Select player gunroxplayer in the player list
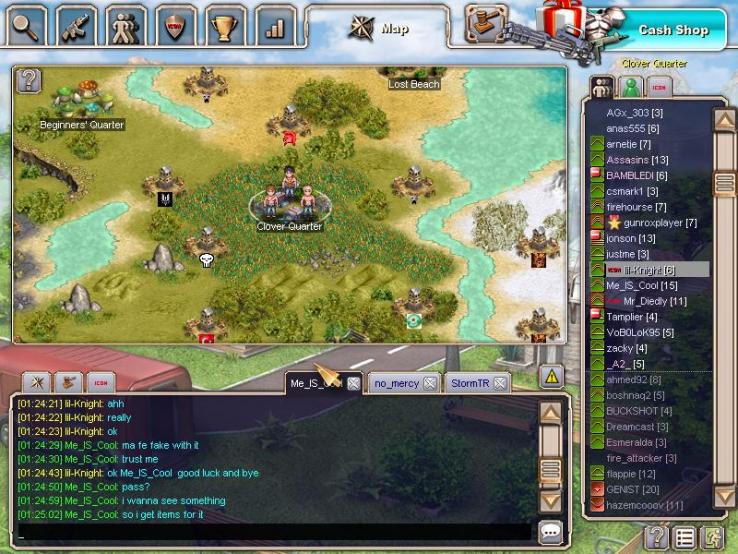Image resolution: width=738 pixels, height=554 pixels. point(660,222)
